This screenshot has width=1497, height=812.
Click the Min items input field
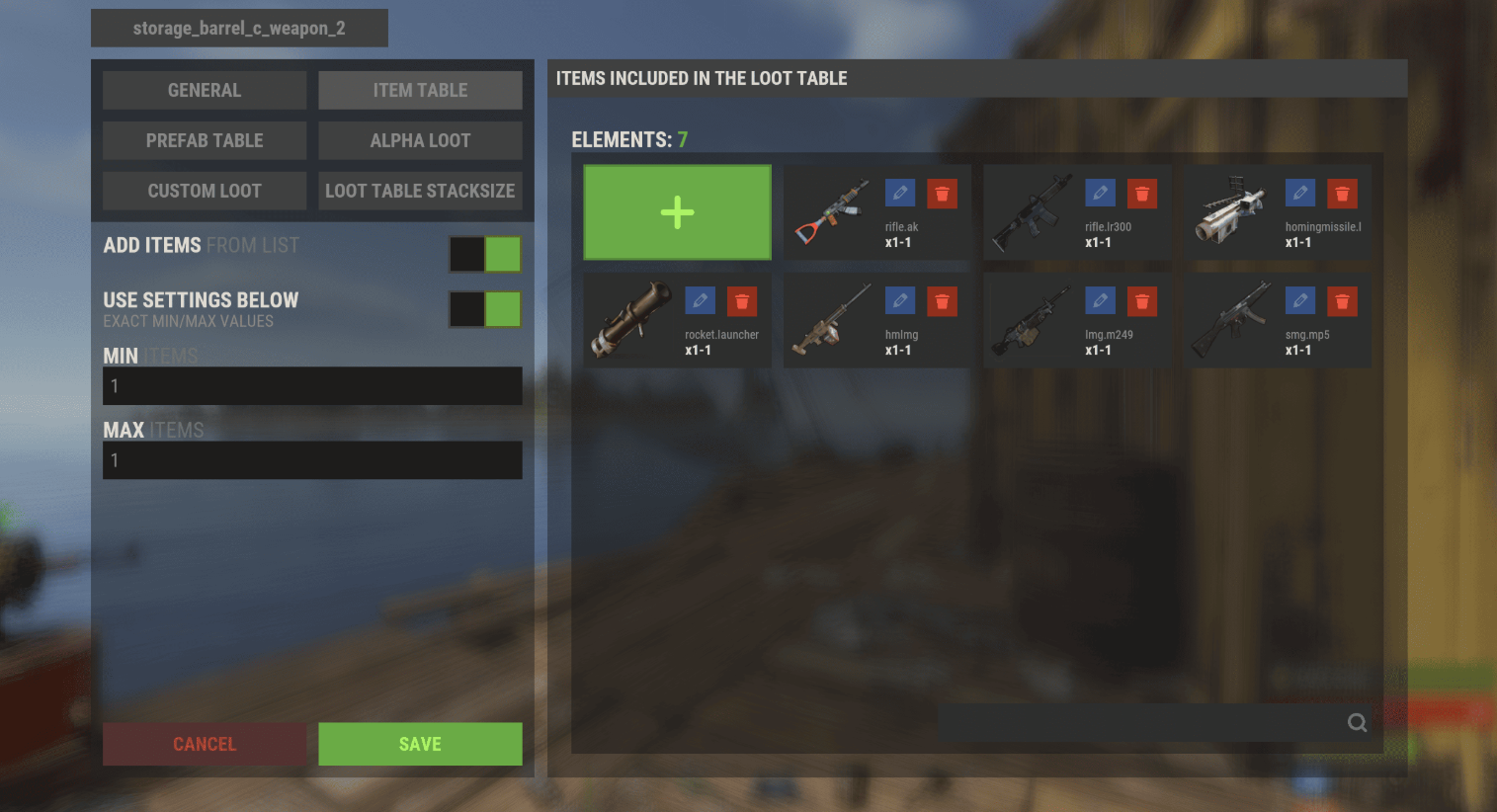(312, 386)
